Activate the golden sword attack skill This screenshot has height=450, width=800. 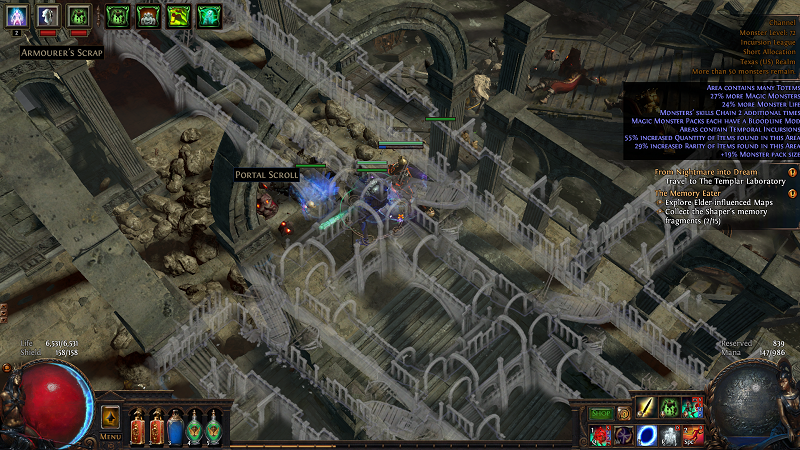click(x=646, y=408)
